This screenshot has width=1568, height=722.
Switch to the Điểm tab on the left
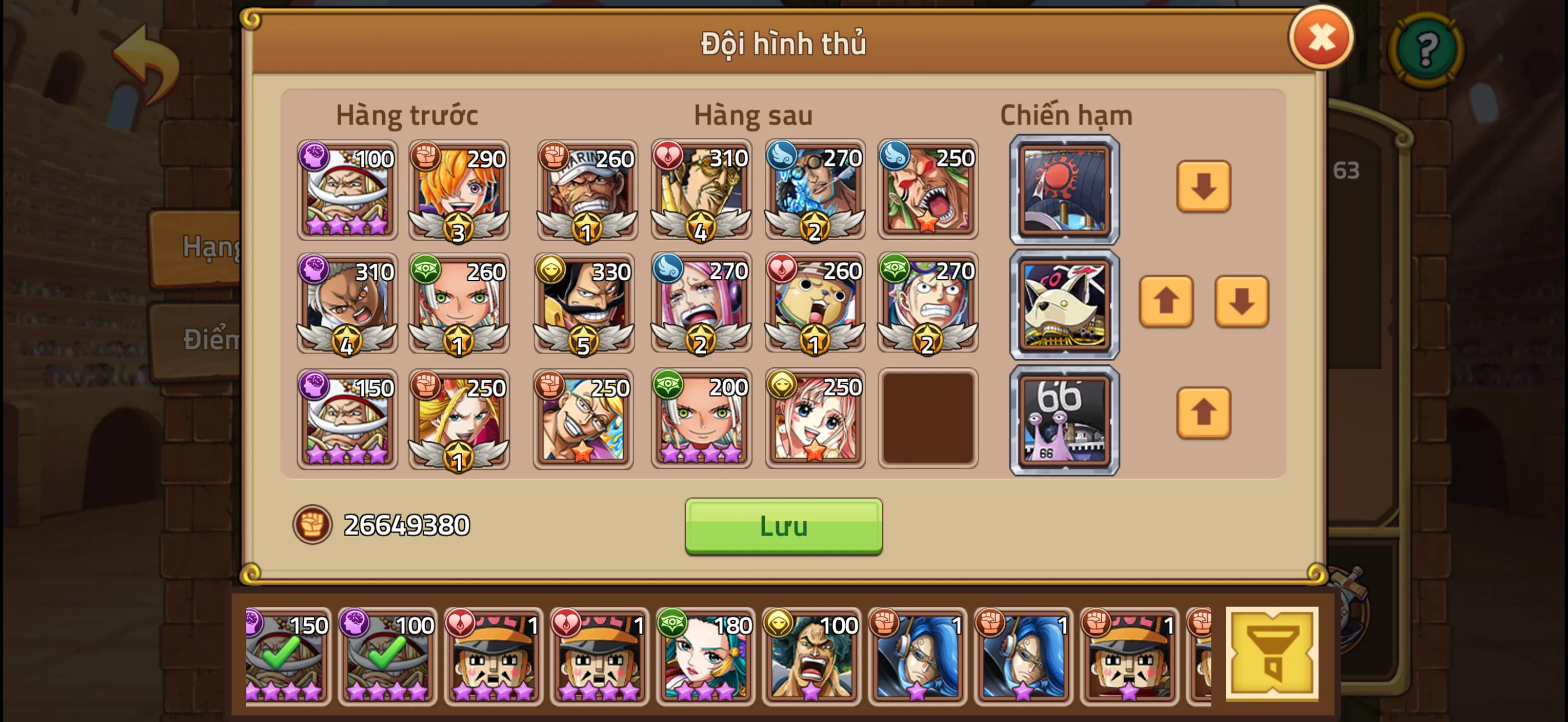click(207, 341)
